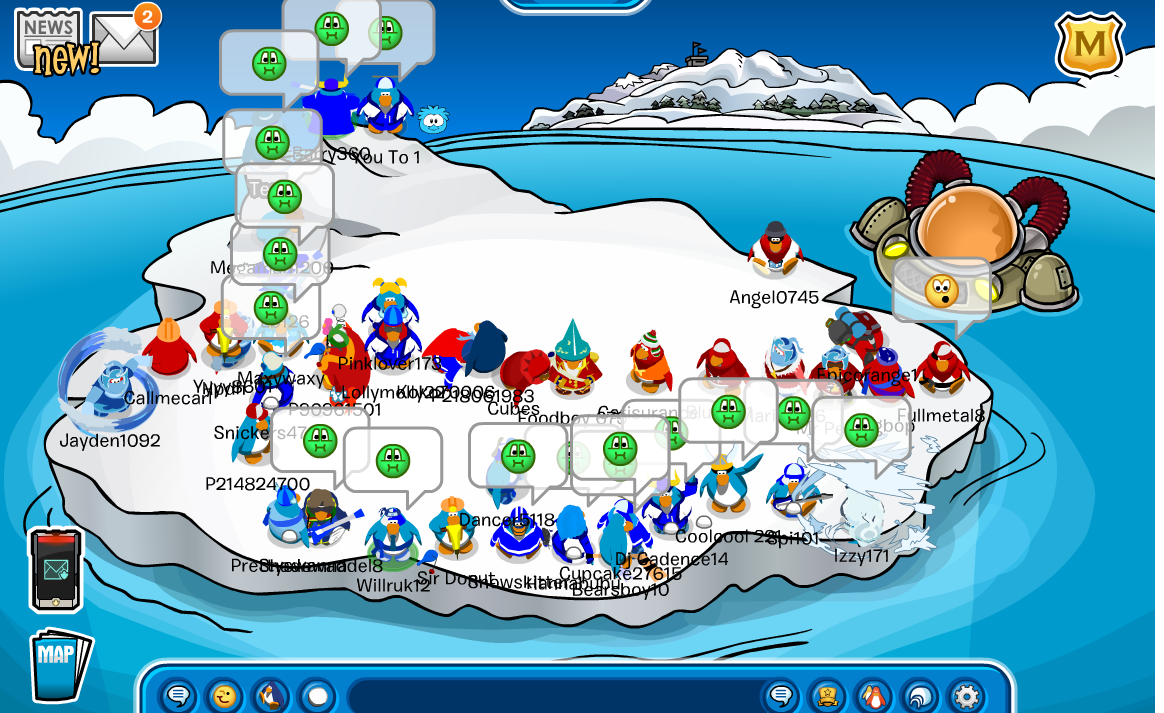
Task: Open the winking-face emotes menu
Action: point(225,696)
